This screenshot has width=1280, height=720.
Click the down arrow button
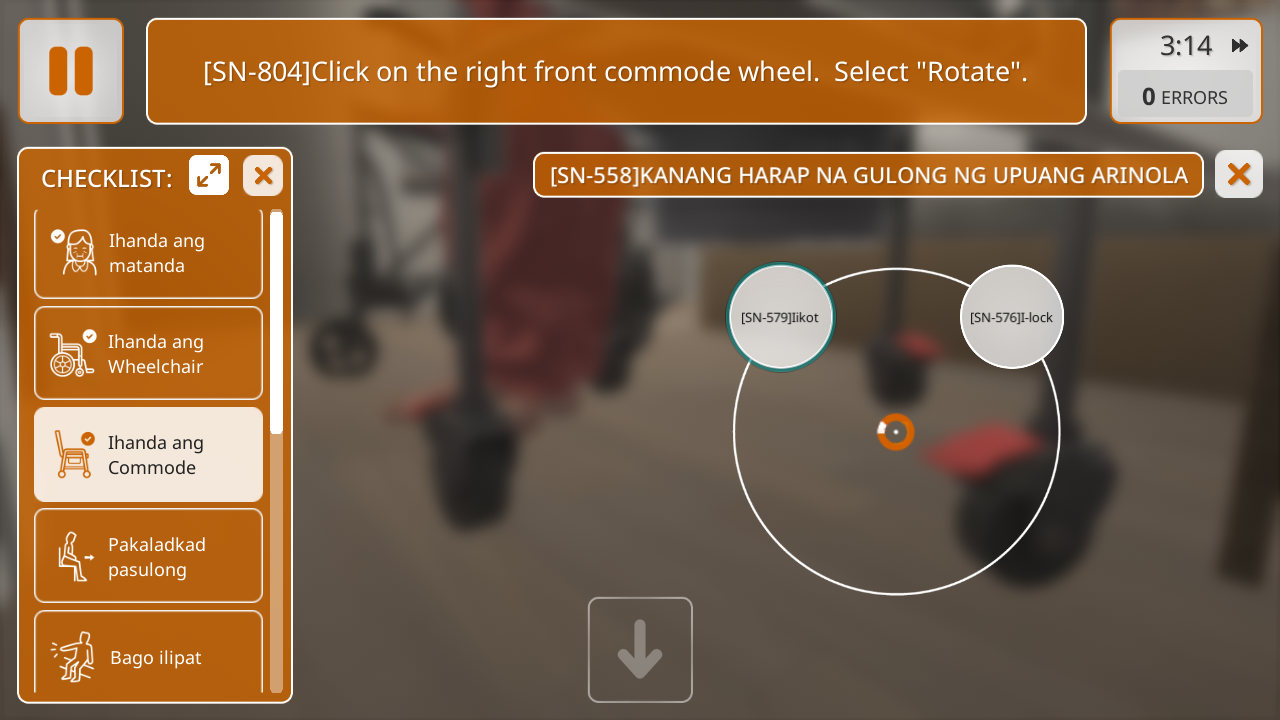[x=640, y=650]
